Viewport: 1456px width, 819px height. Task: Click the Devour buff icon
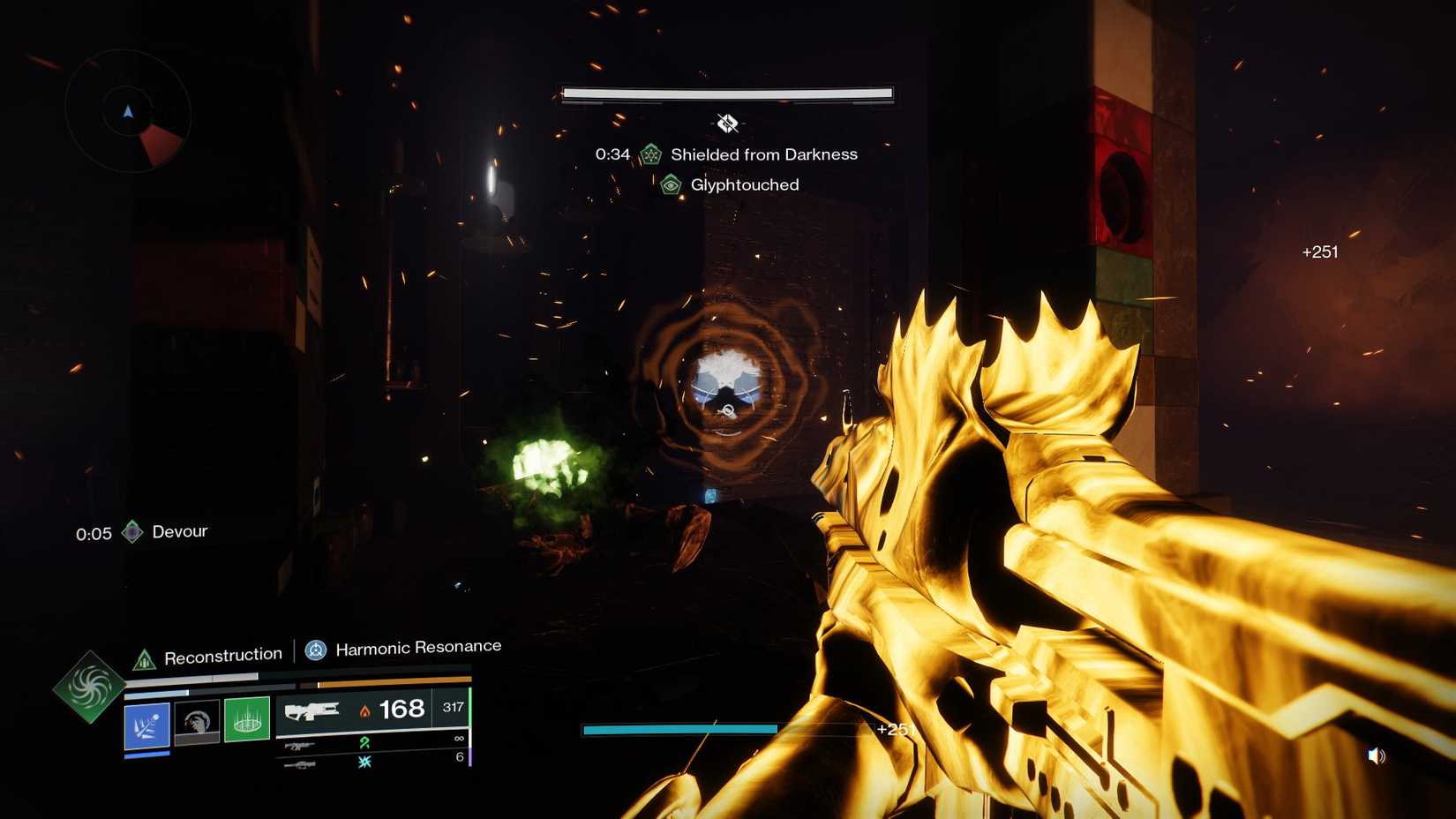[x=133, y=532]
